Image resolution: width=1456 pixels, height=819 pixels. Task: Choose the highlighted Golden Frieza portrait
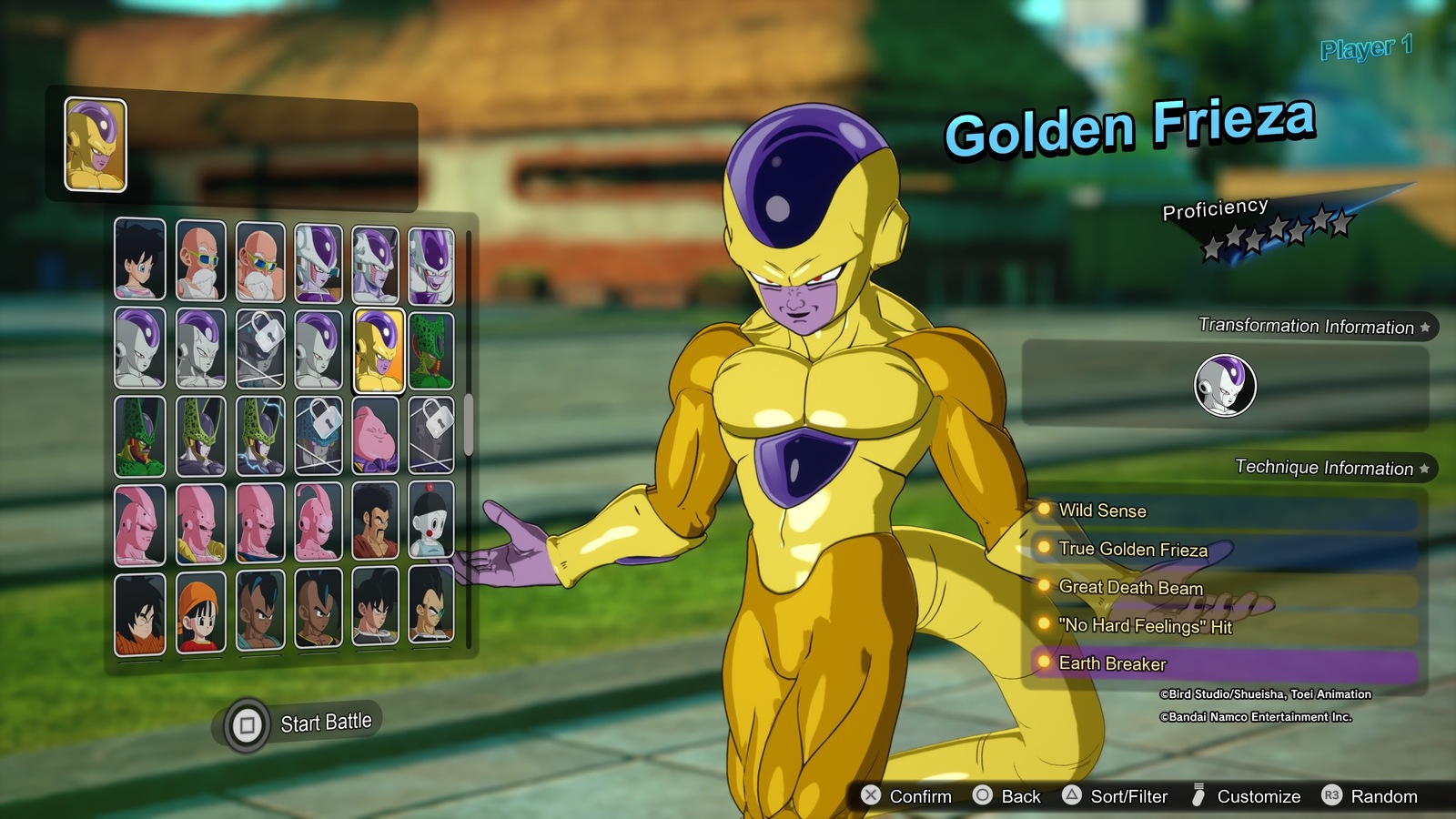click(x=379, y=350)
